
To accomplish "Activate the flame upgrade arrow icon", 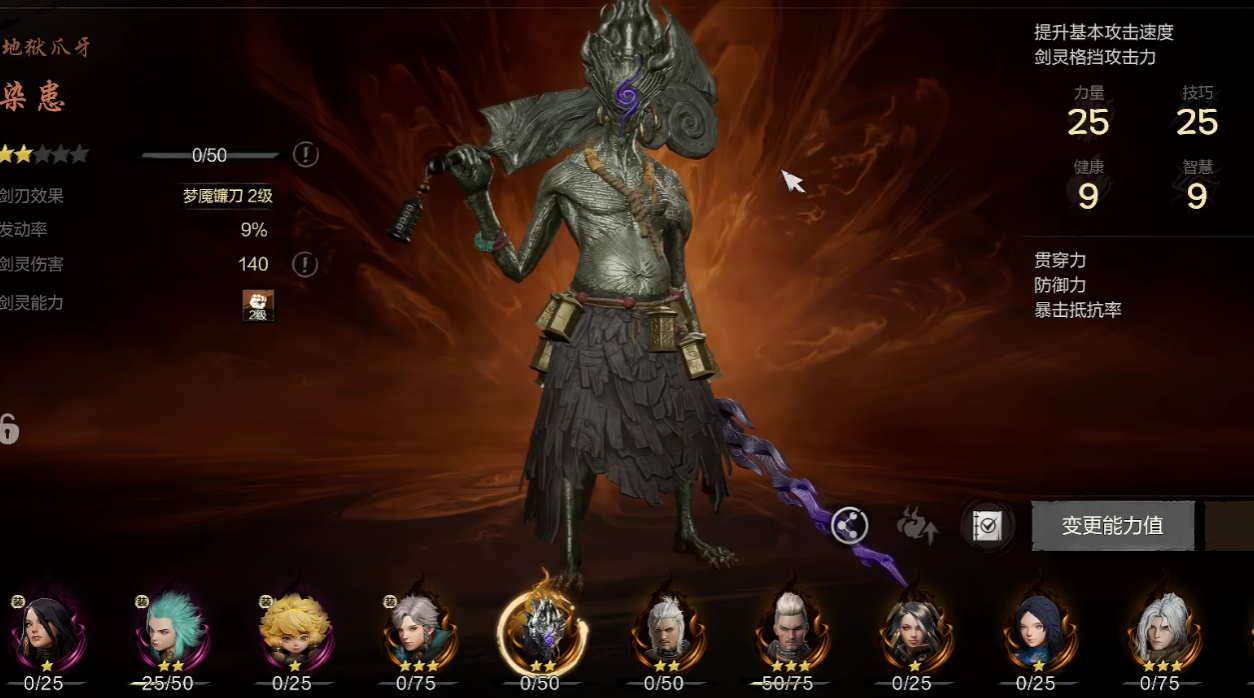I will tap(917, 525).
